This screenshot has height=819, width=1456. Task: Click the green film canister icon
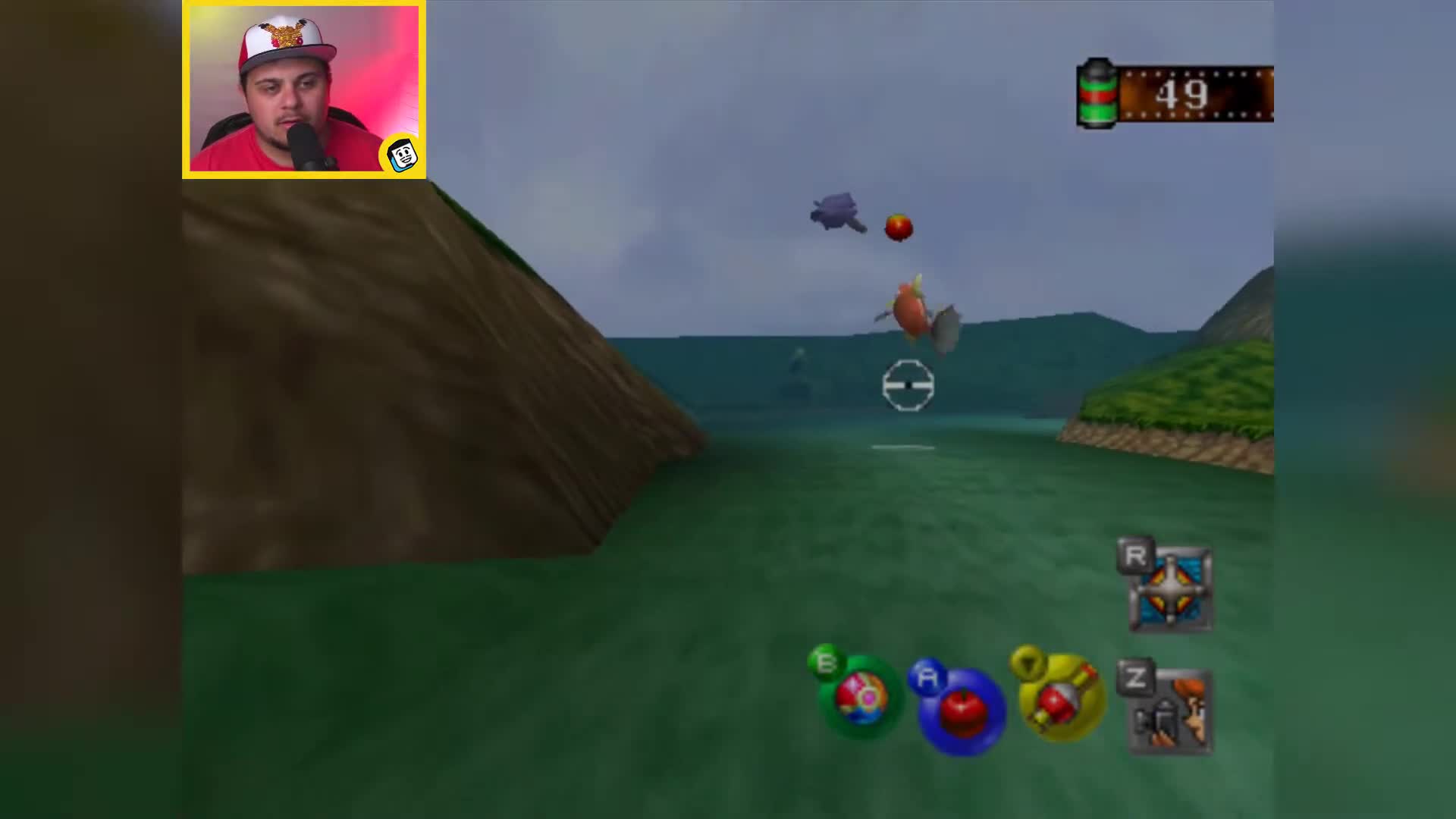(x=1095, y=91)
